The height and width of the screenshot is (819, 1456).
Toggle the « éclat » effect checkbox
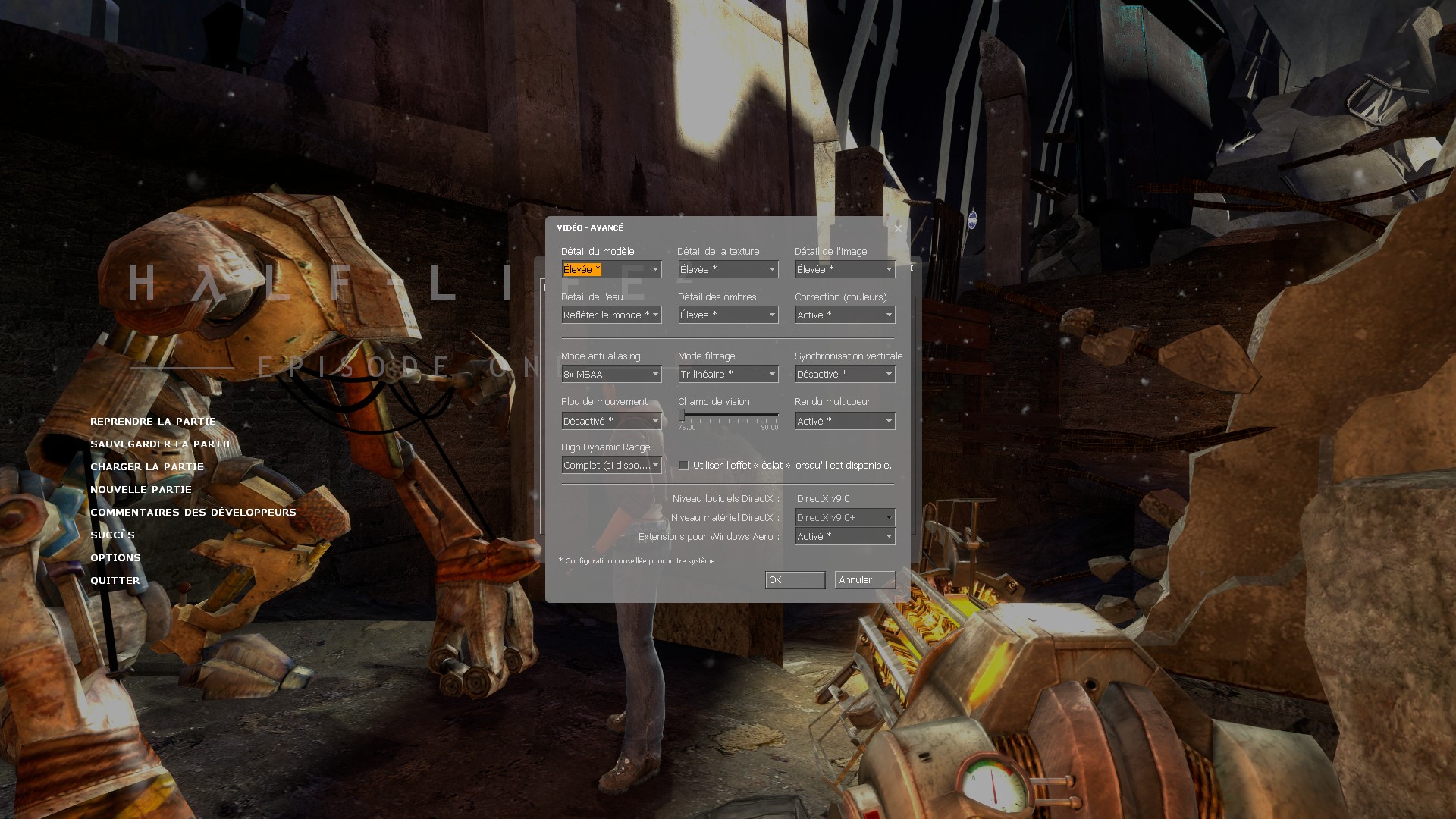pyautogui.click(x=684, y=466)
